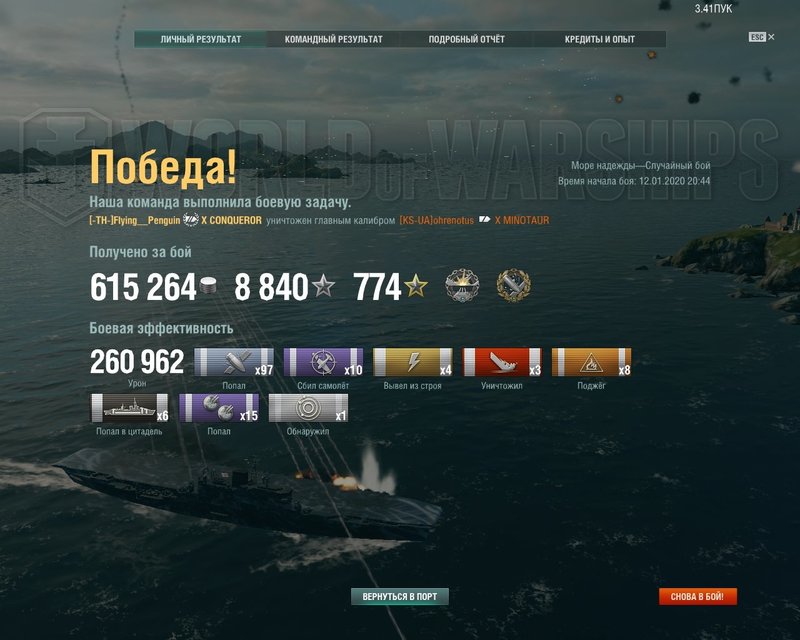This screenshot has width=800, height=640.
Task: Select the x15 Попал ribbon
Action: (219, 408)
